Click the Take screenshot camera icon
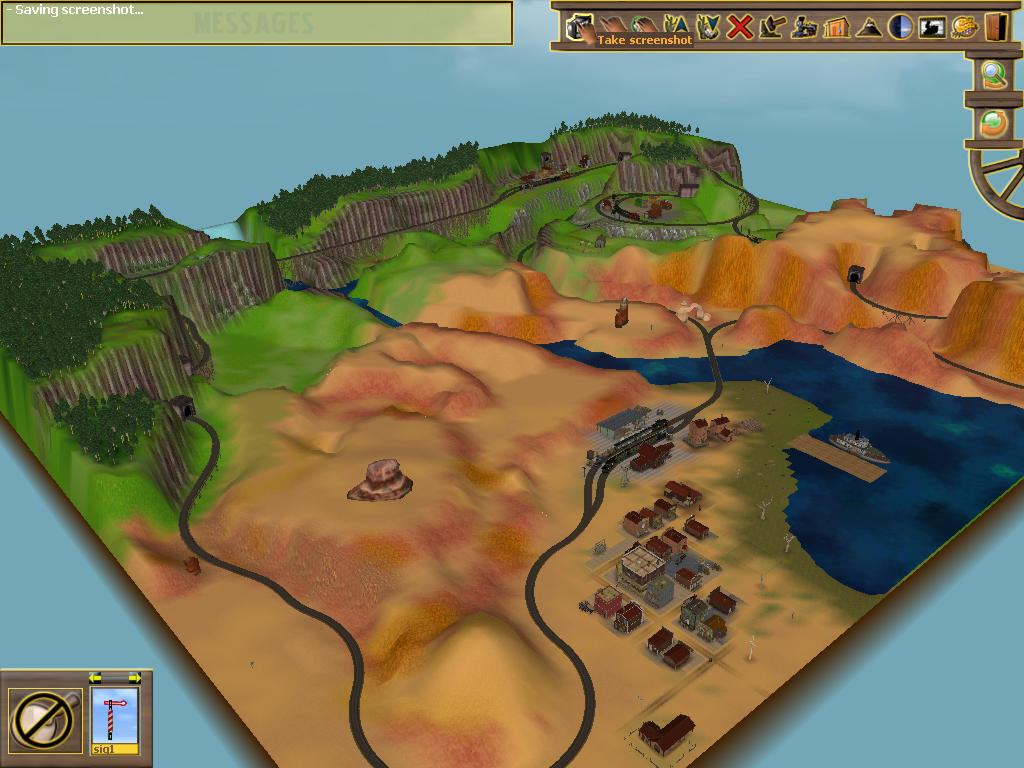Image resolution: width=1024 pixels, height=768 pixels. pos(578,27)
